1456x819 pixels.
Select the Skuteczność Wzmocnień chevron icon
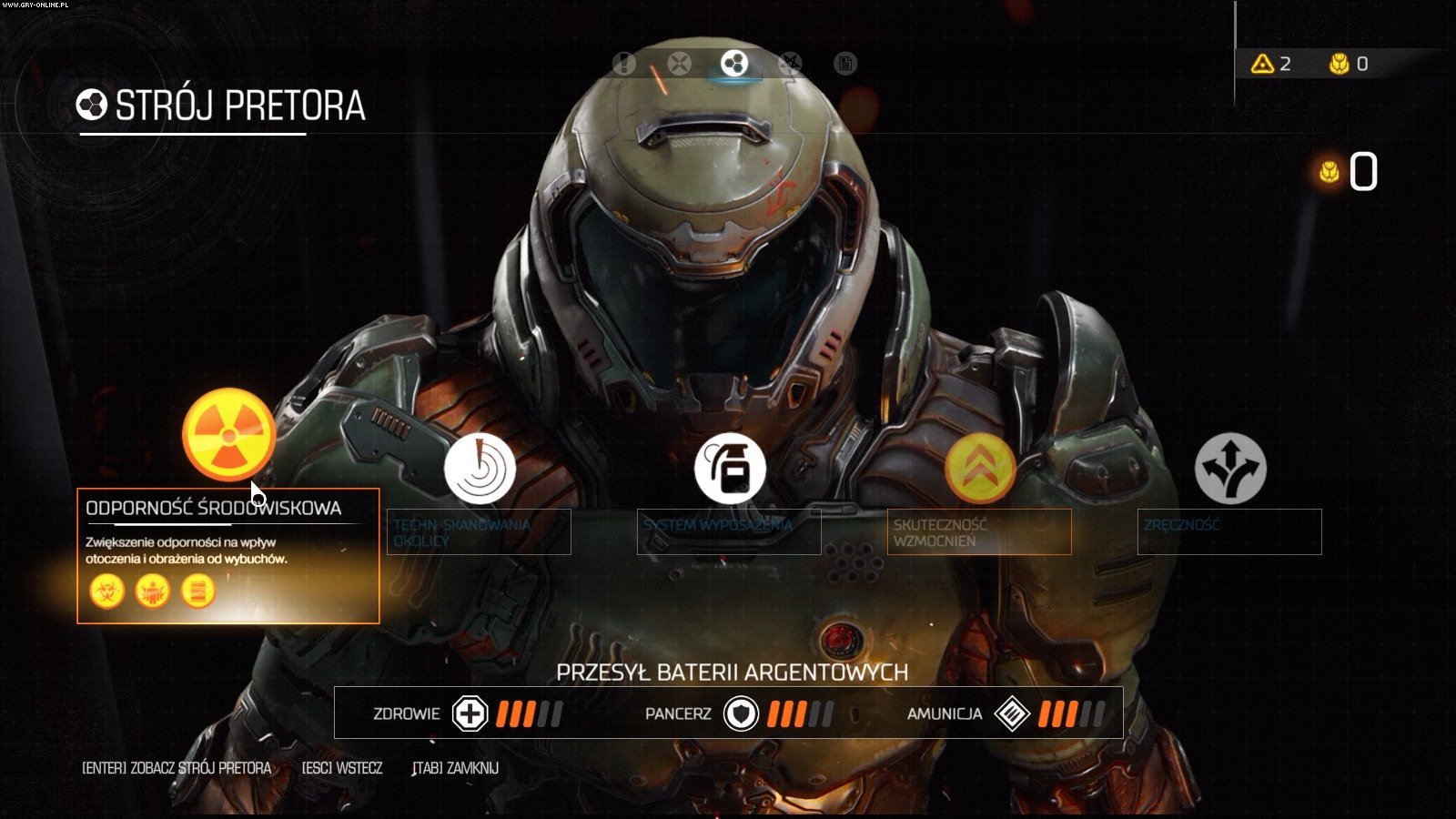tap(980, 469)
